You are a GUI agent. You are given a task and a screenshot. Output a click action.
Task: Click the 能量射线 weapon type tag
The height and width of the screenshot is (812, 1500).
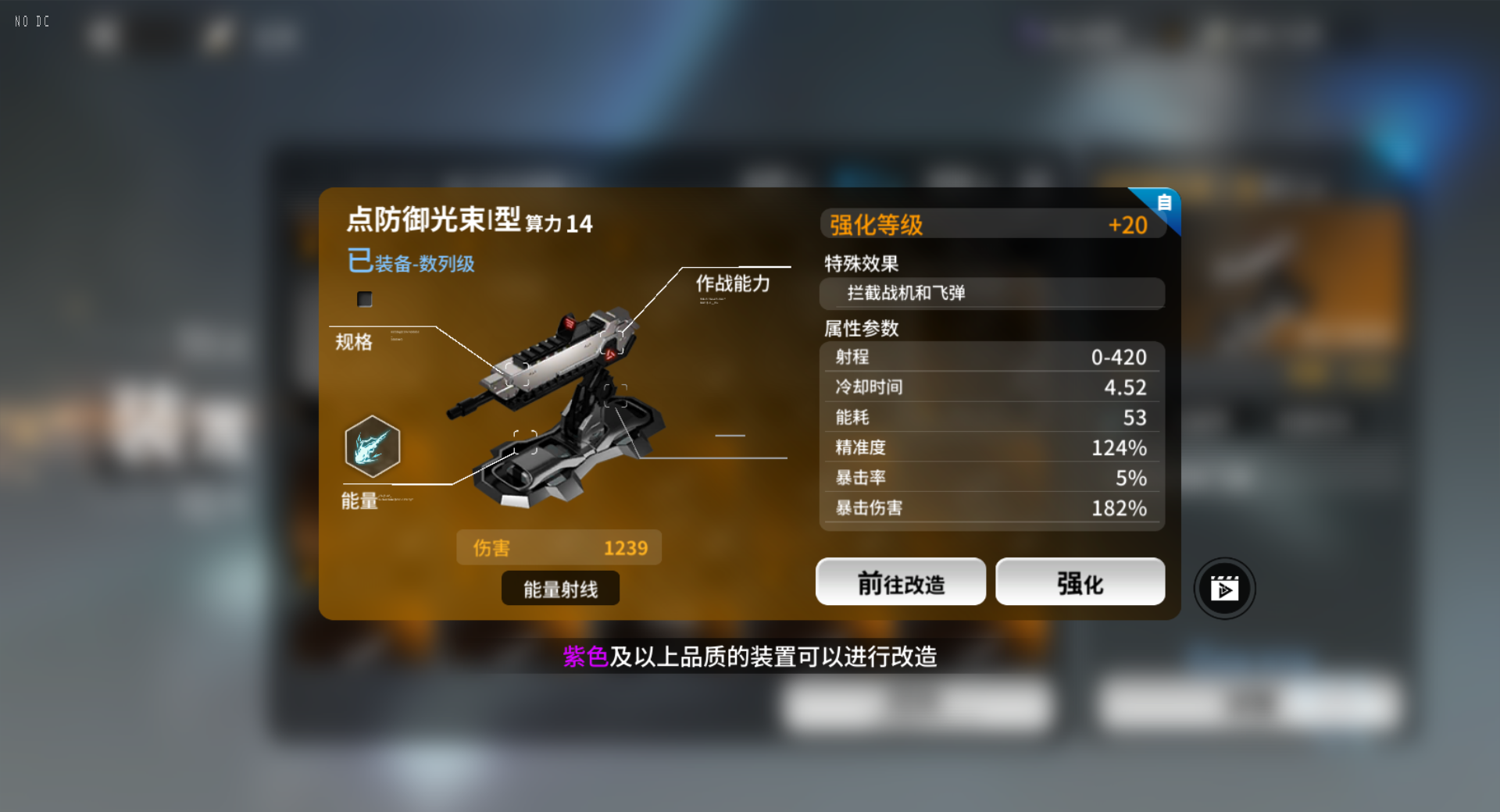(559, 588)
